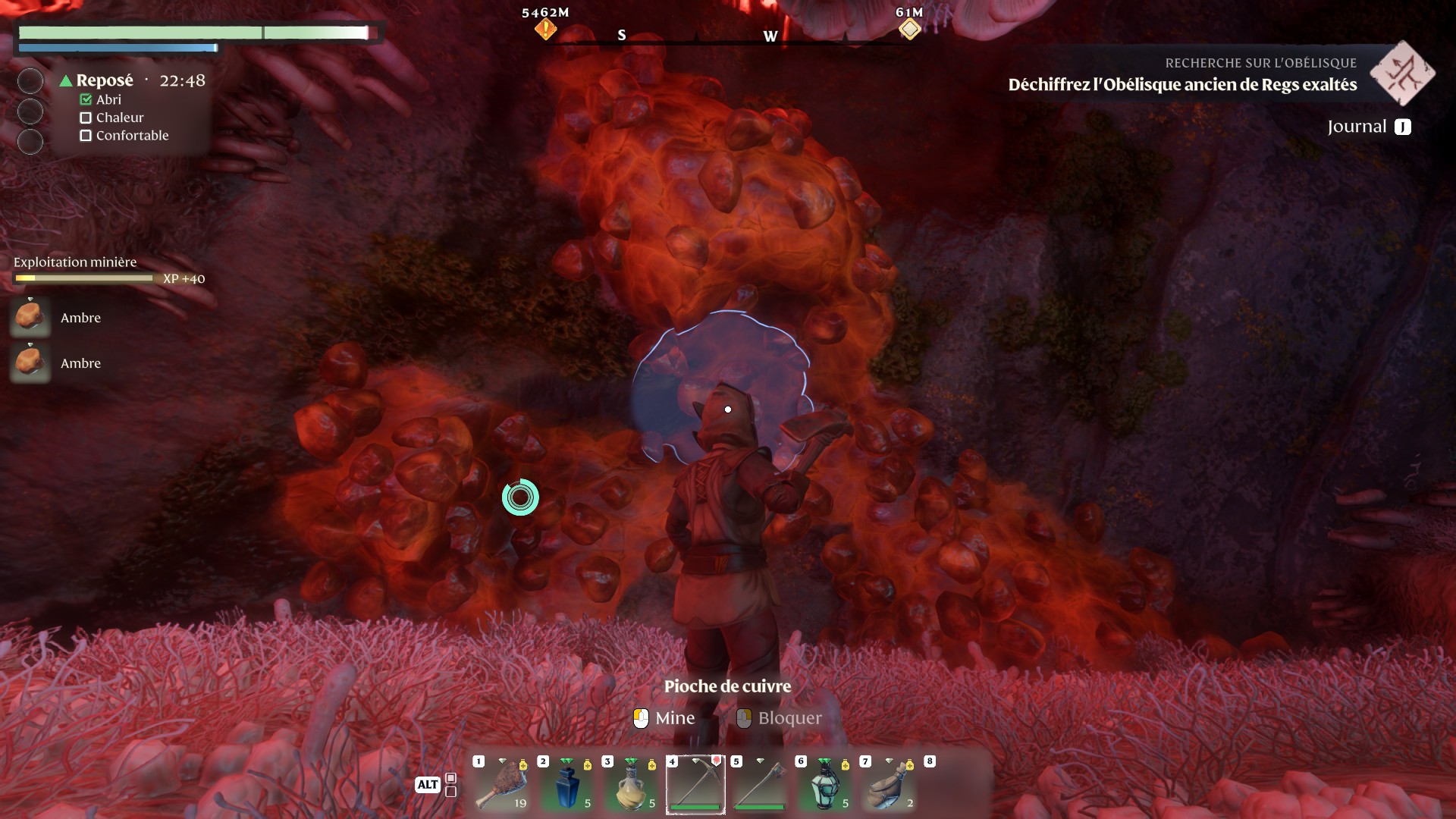Choose the leather waterskin hotbar slot

[x=889, y=786]
